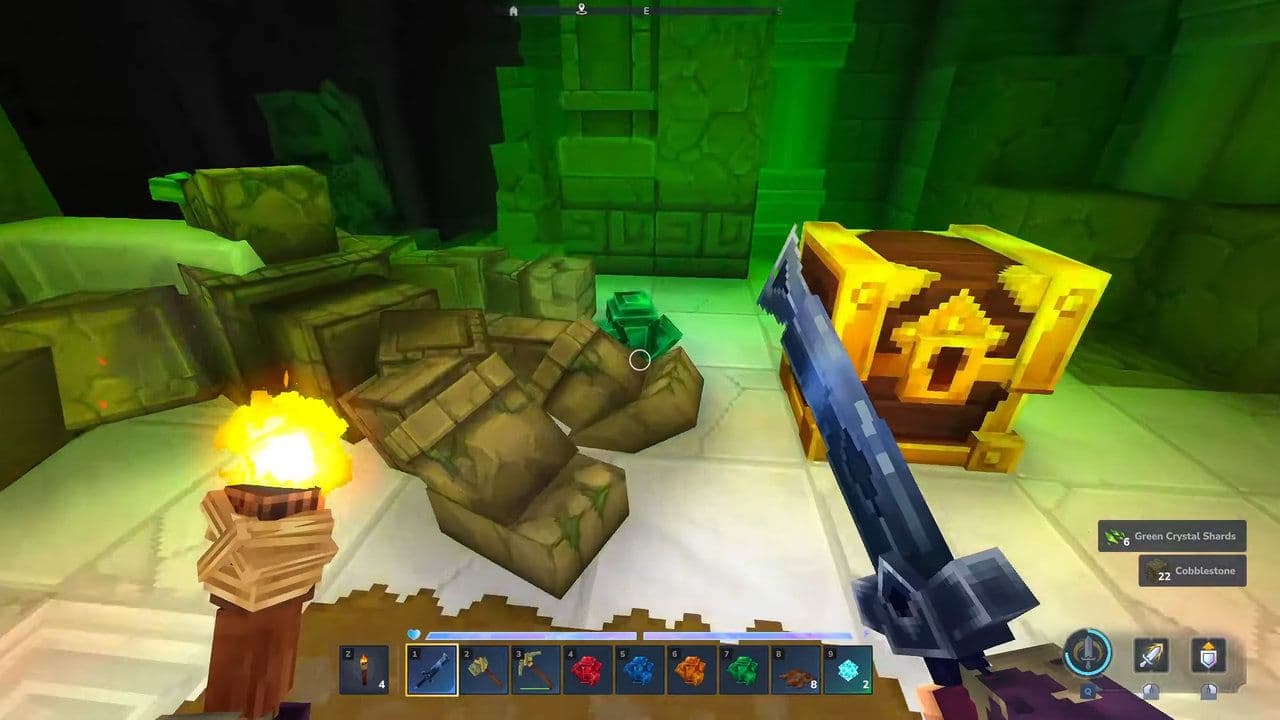Click the Cobblestone pickup notification
Screen dimensions: 1280x720
1192,571
